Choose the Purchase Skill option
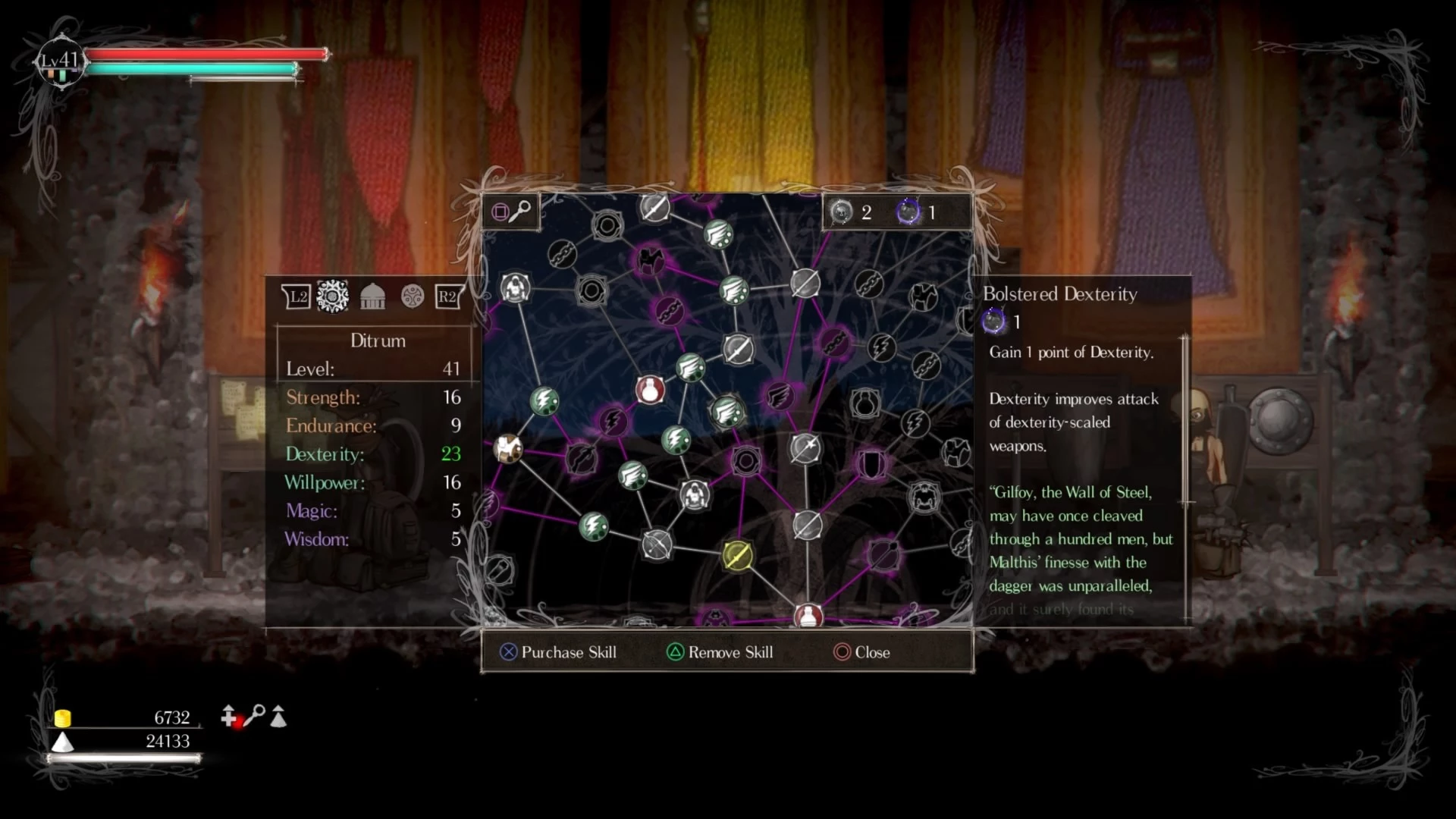1456x819 pixels. click(x=558, y=652)
